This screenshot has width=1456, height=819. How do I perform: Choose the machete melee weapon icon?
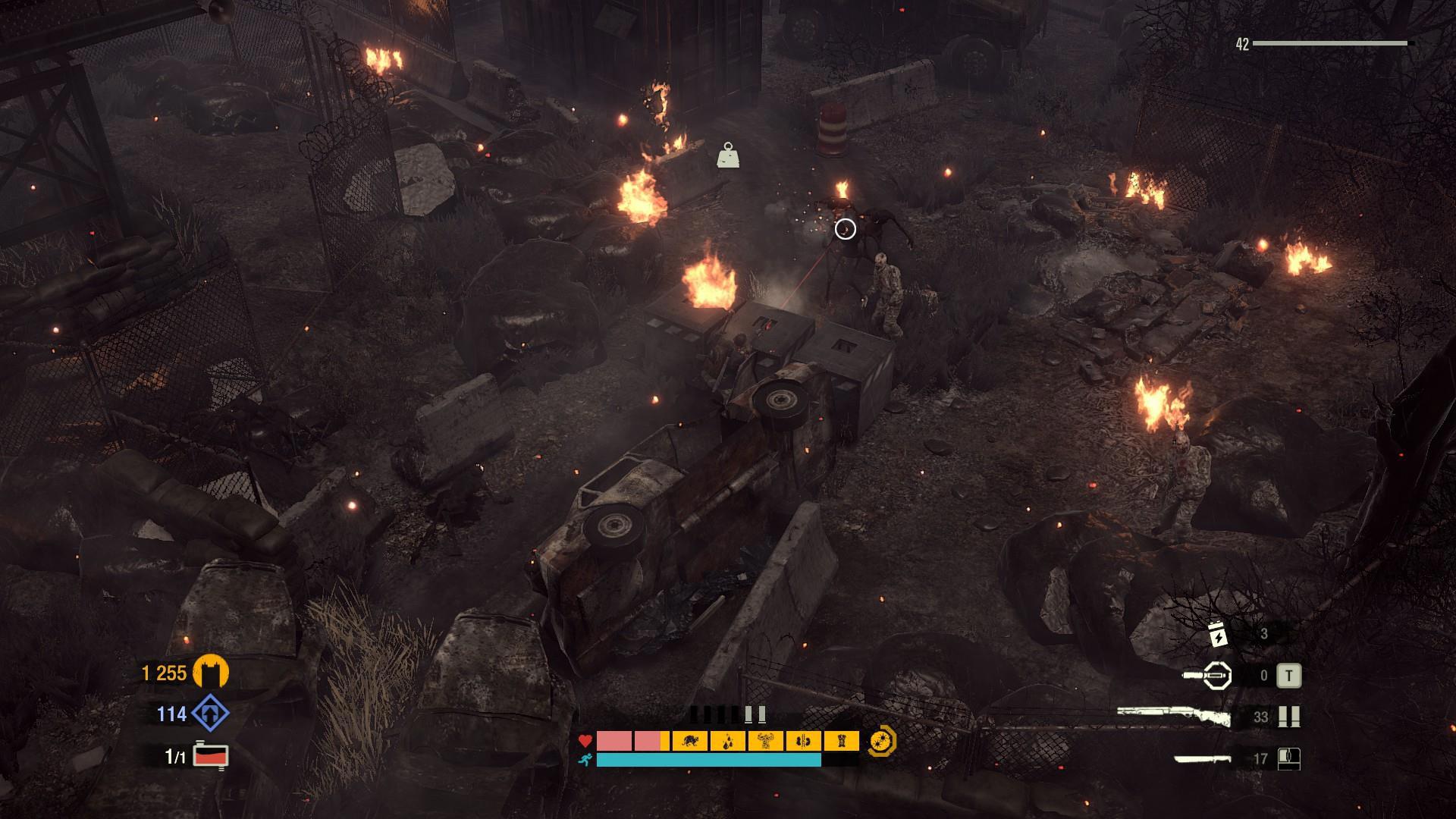click(x=1202, y=758)
